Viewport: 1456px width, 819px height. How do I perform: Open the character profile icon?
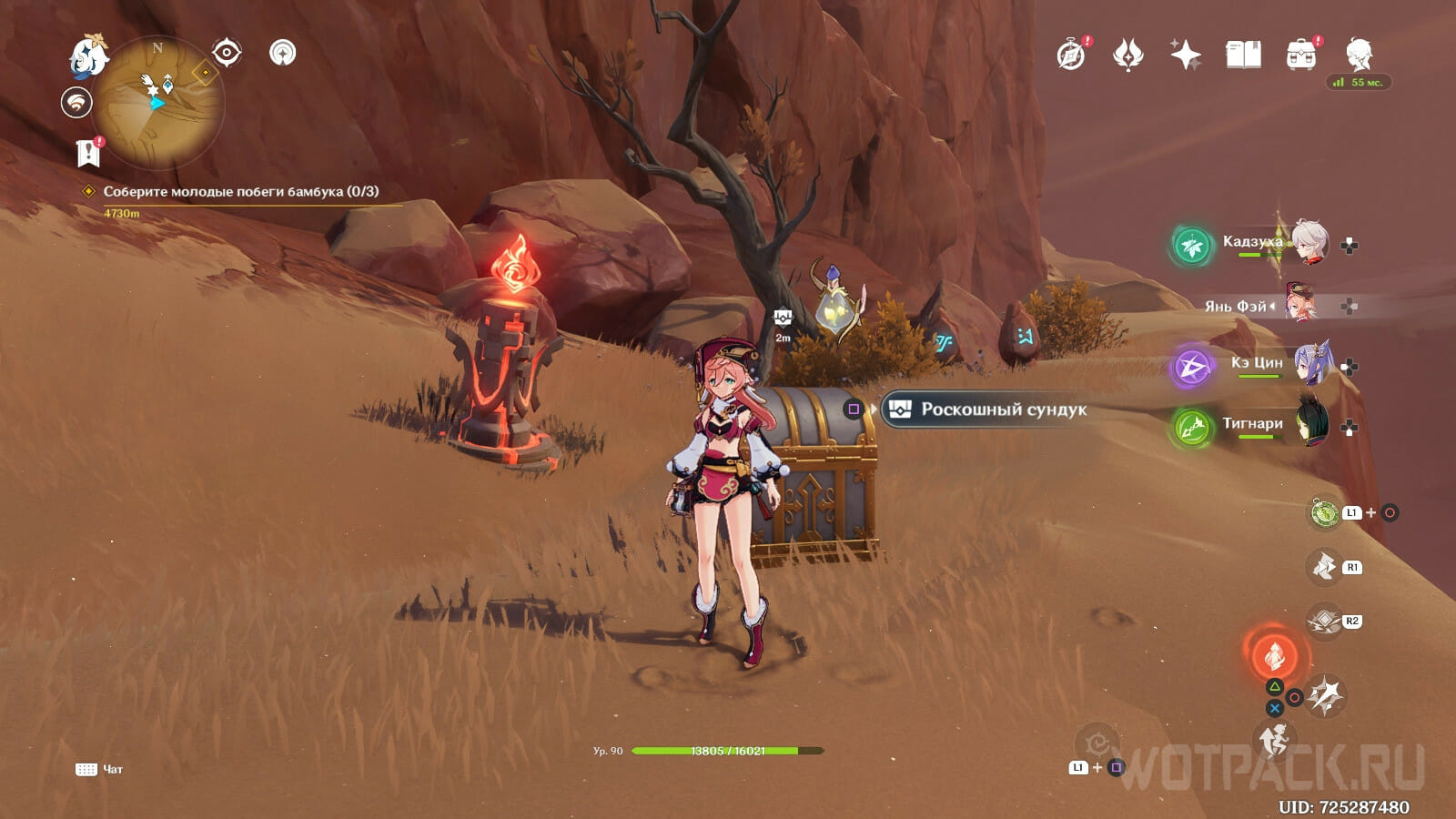pos(1360,56)
